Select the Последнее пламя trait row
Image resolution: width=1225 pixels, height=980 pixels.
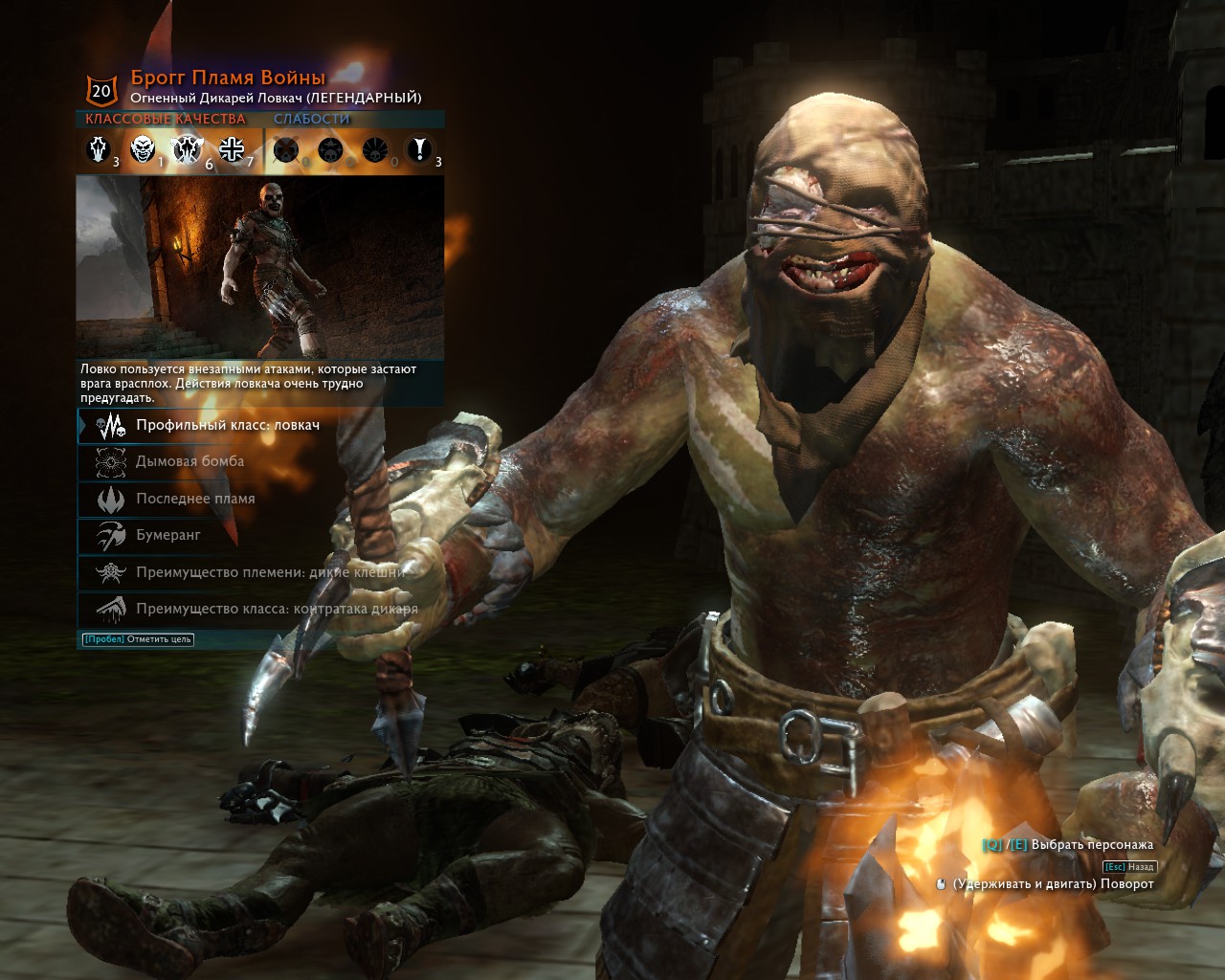click(x=195, y=499)
